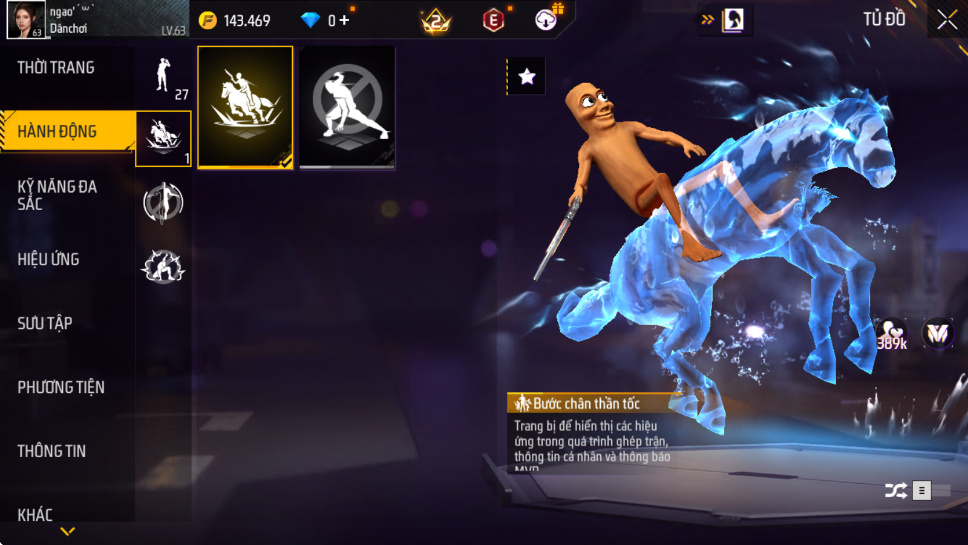This screenshot has height=545, width=968.
Task: Click the star favorite button
Action: [527, 76]
